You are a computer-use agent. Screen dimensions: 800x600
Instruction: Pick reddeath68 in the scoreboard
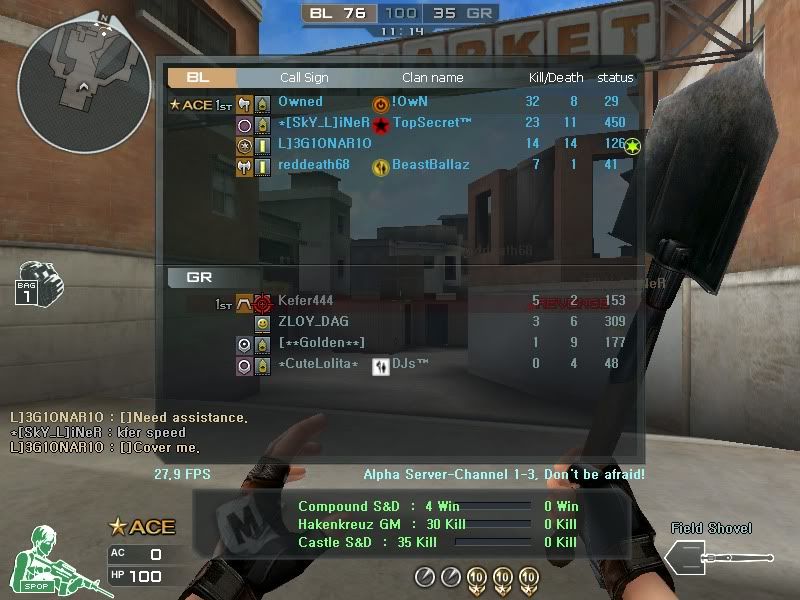(x=314, y=165)
